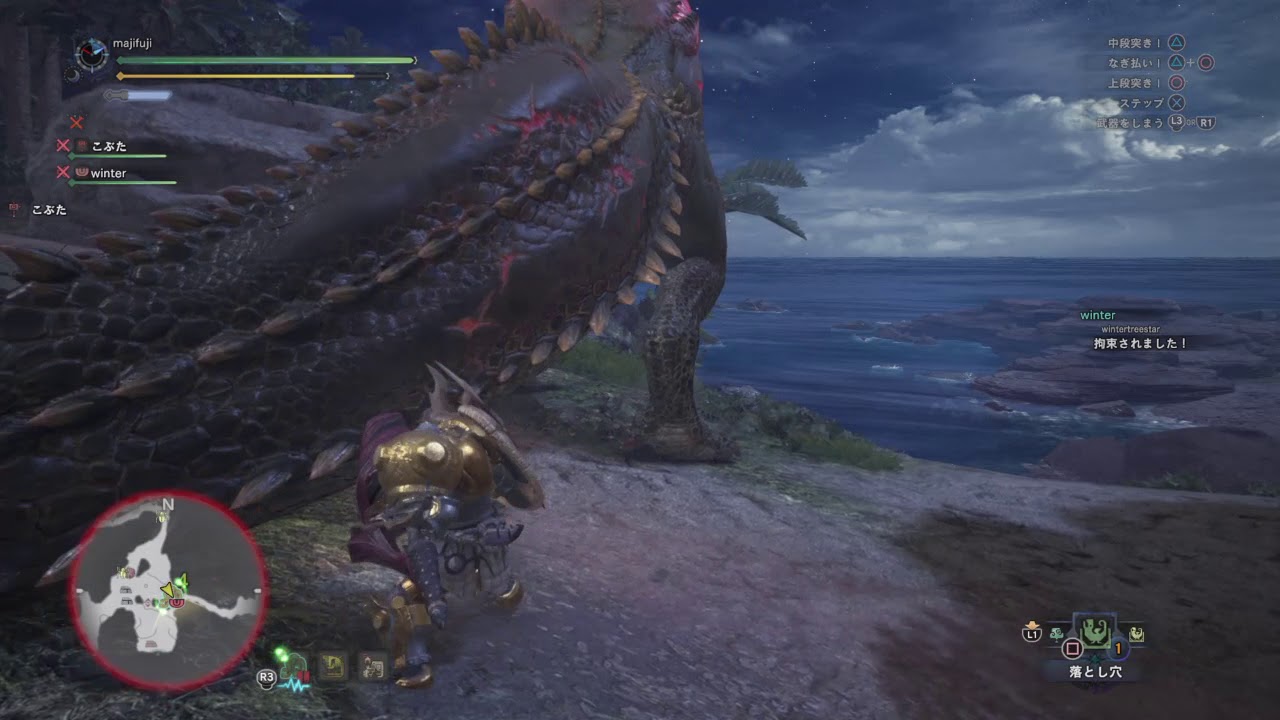Image resolution: width=1280 pixels, height=720 pixels.
Task: Click the Square button prompt on the item bar
Action: (1073, 648)
